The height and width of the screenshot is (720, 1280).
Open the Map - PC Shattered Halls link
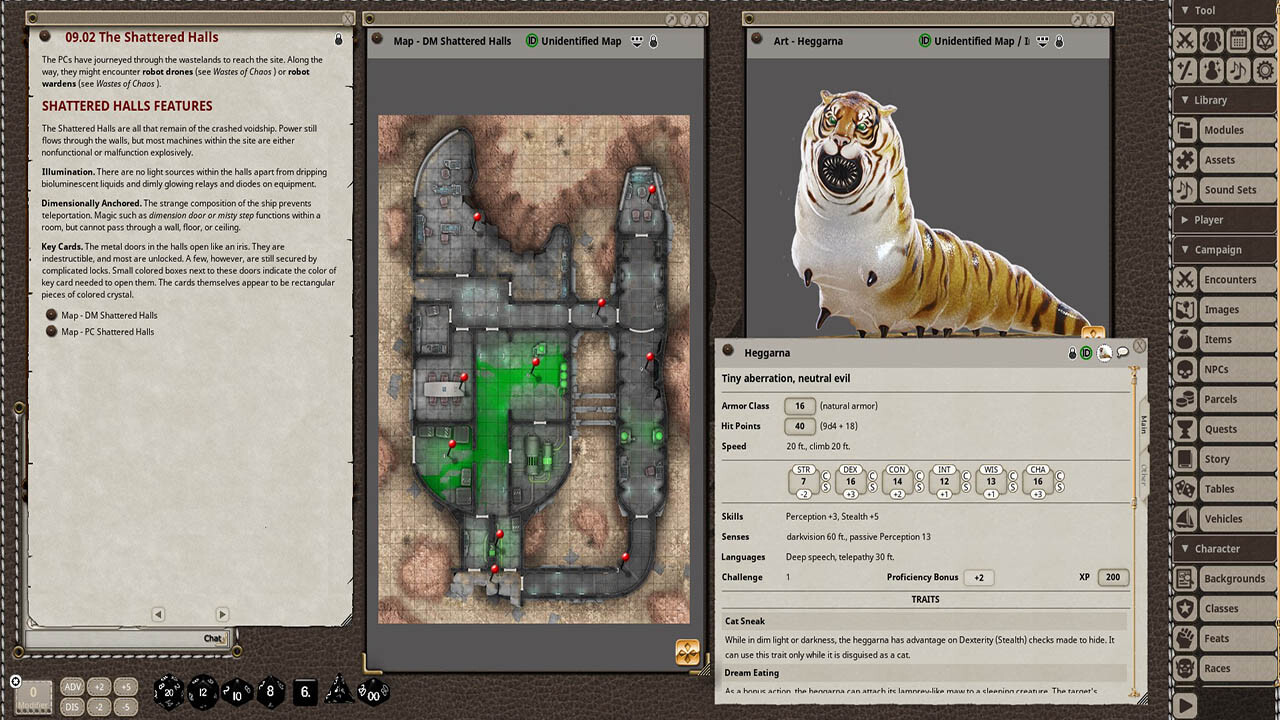click(108, 331)
